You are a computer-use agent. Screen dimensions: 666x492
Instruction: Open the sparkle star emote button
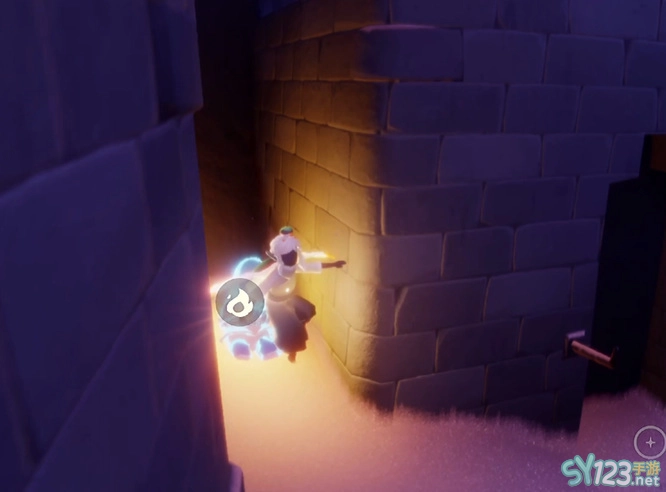click(650, 443)
